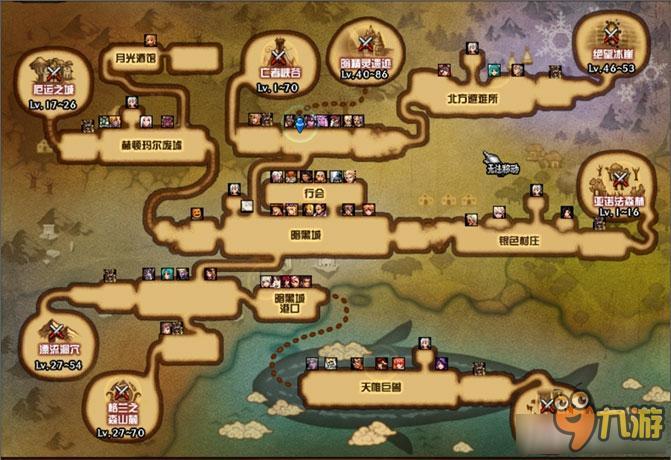671x460 pixels.
Task: Choose the 亡者峡谷 dungeon area (Lv.1-70)
Action: 281,58
